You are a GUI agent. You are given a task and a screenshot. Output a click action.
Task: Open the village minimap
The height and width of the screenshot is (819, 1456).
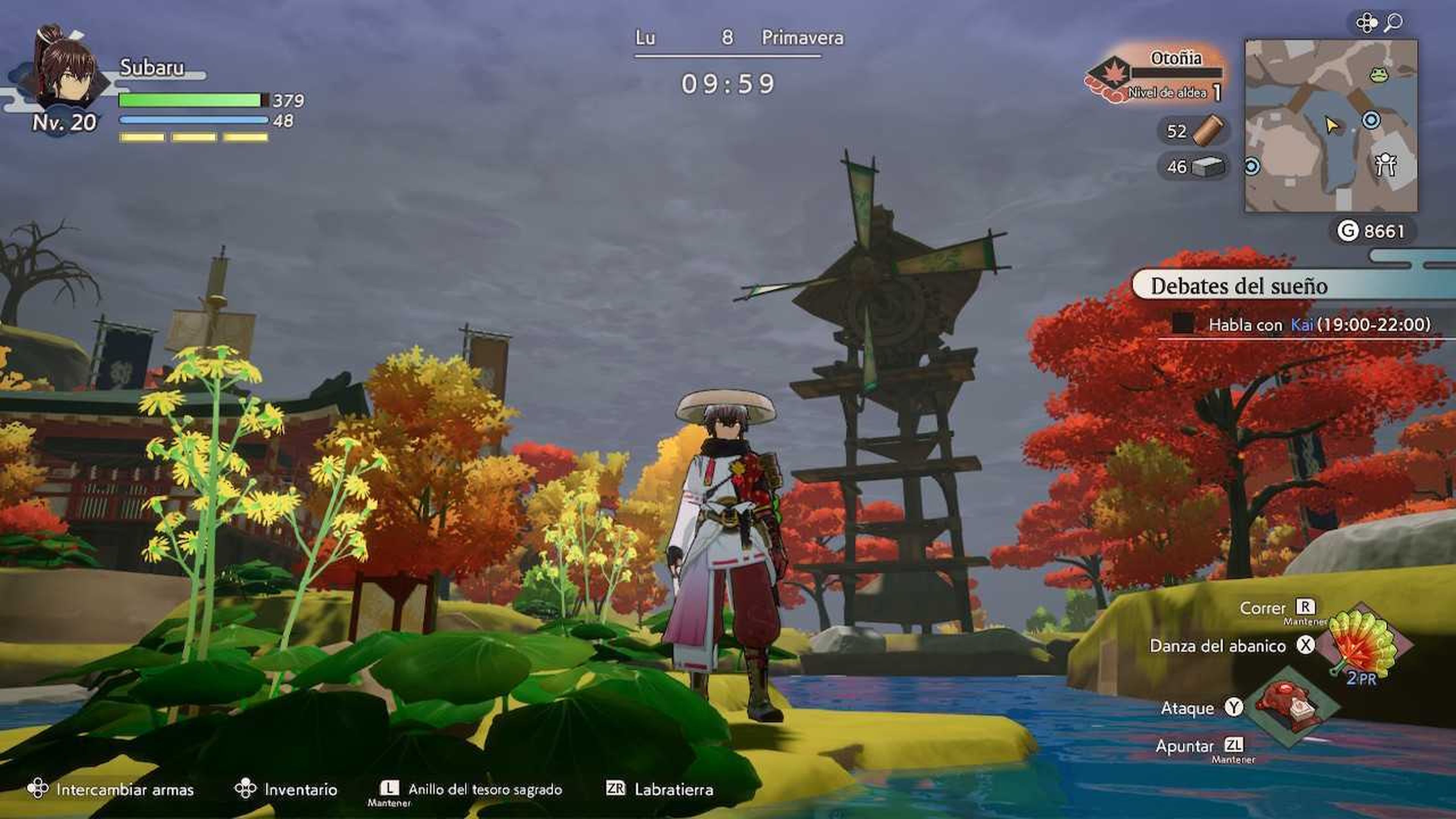[1330, 126]
